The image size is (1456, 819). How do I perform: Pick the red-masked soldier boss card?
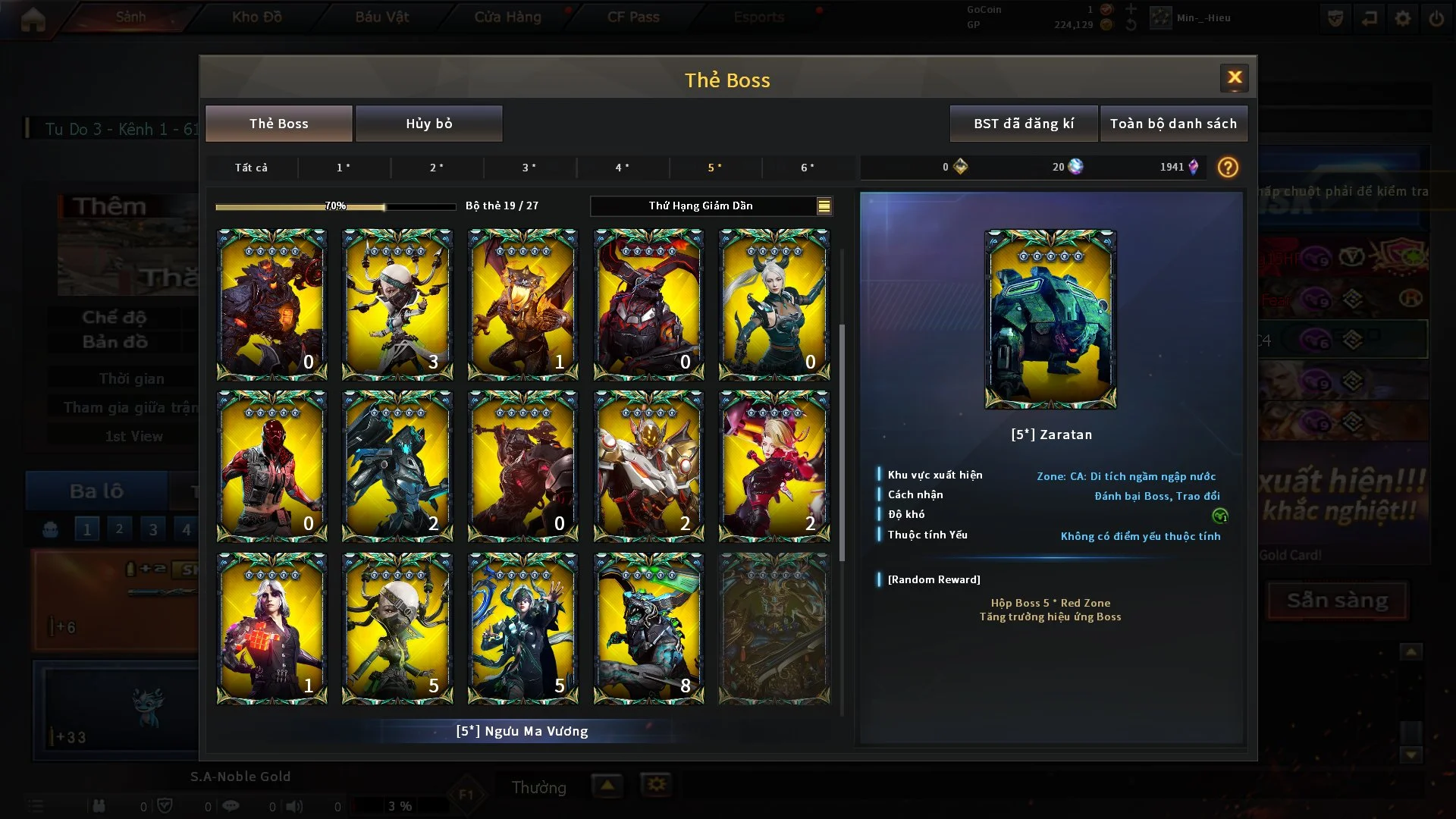[271, 466]
